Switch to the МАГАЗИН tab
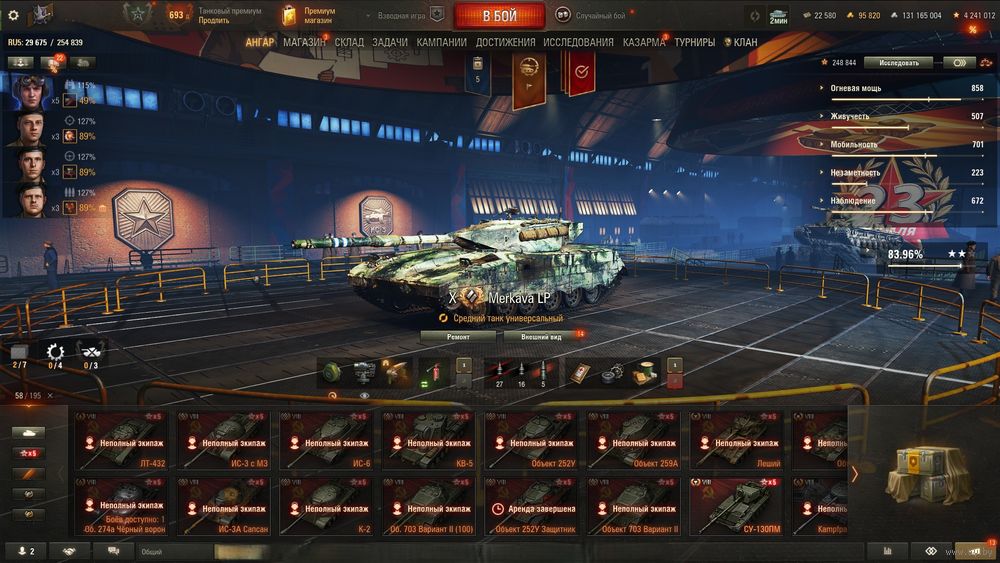1000x563 pixels. point(303,42)
